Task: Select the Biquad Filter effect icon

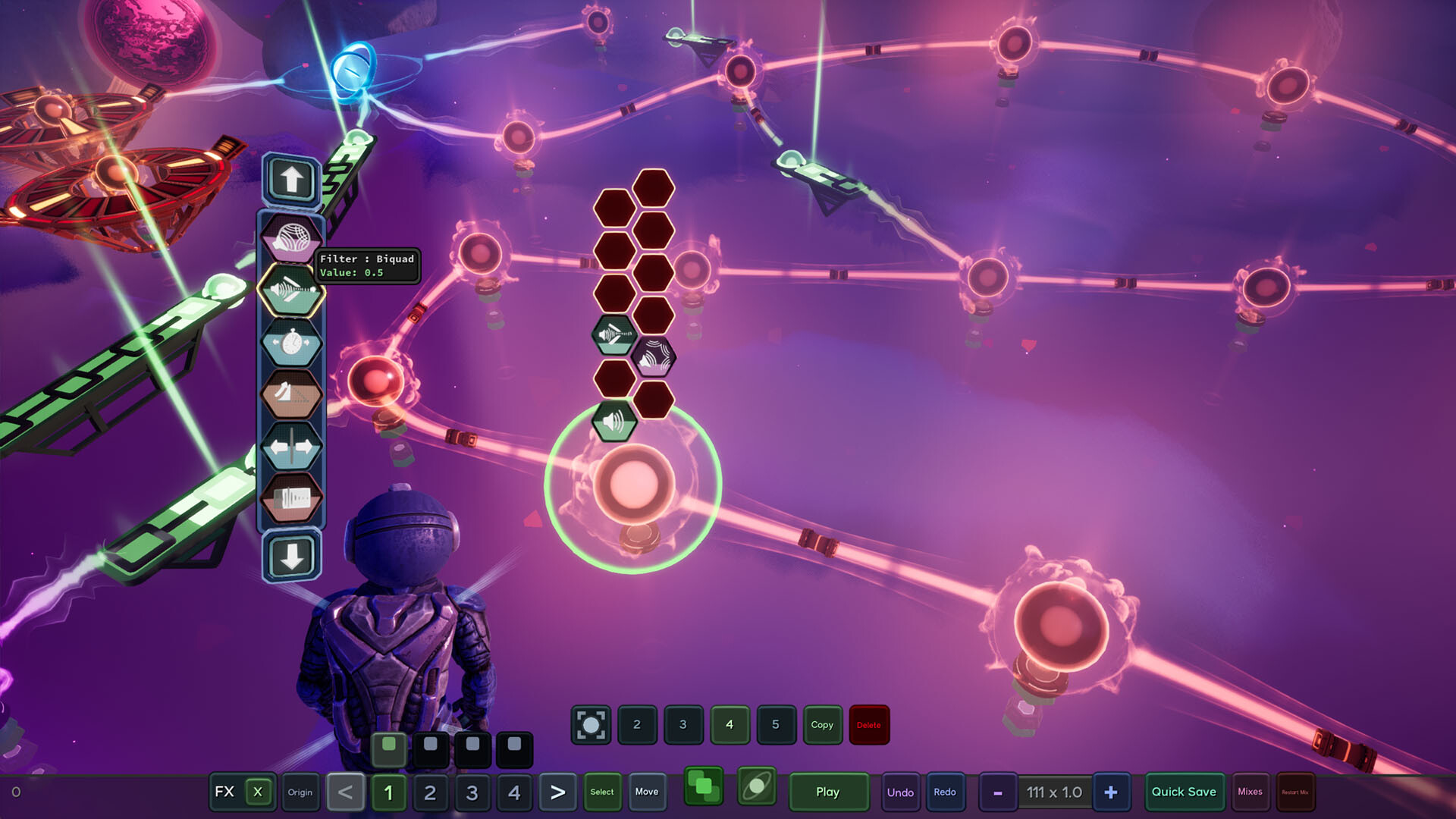Action: coord(292,289)
